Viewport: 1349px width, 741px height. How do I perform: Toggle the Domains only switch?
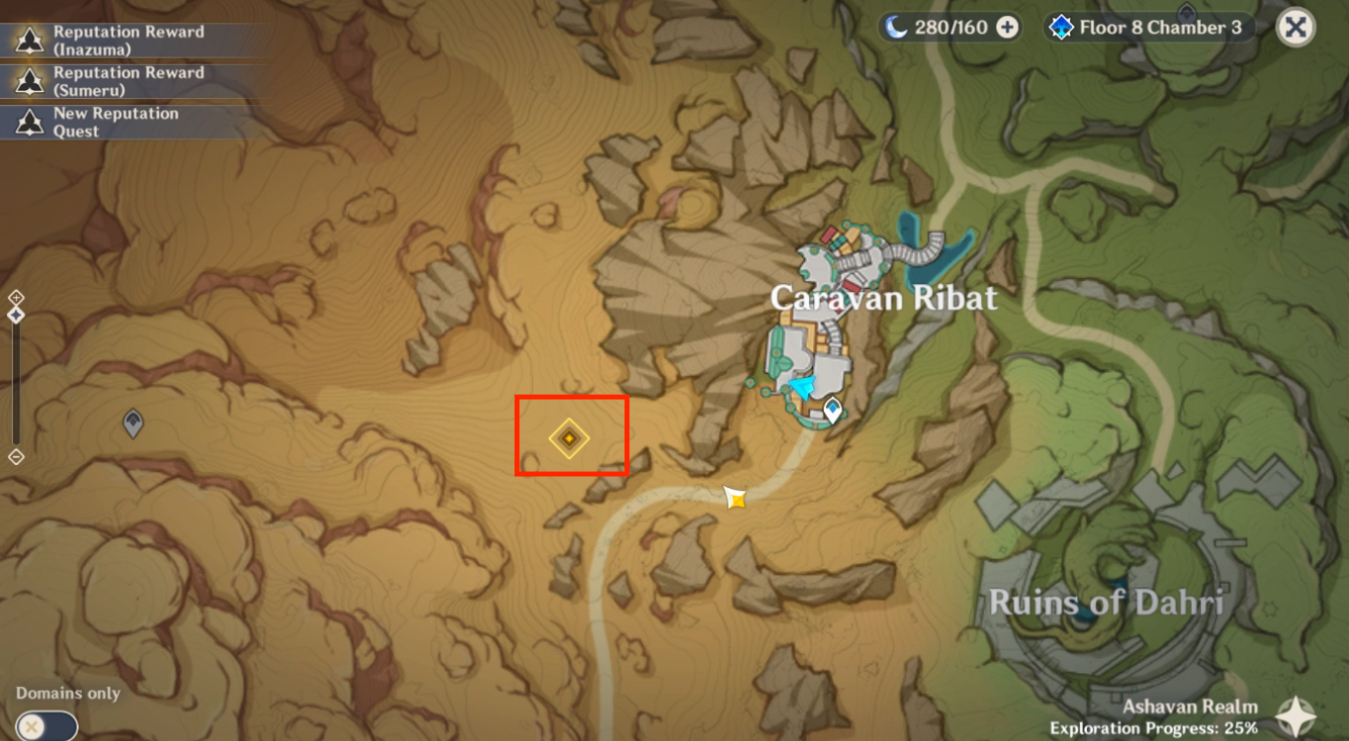click(x=46, y=725)
